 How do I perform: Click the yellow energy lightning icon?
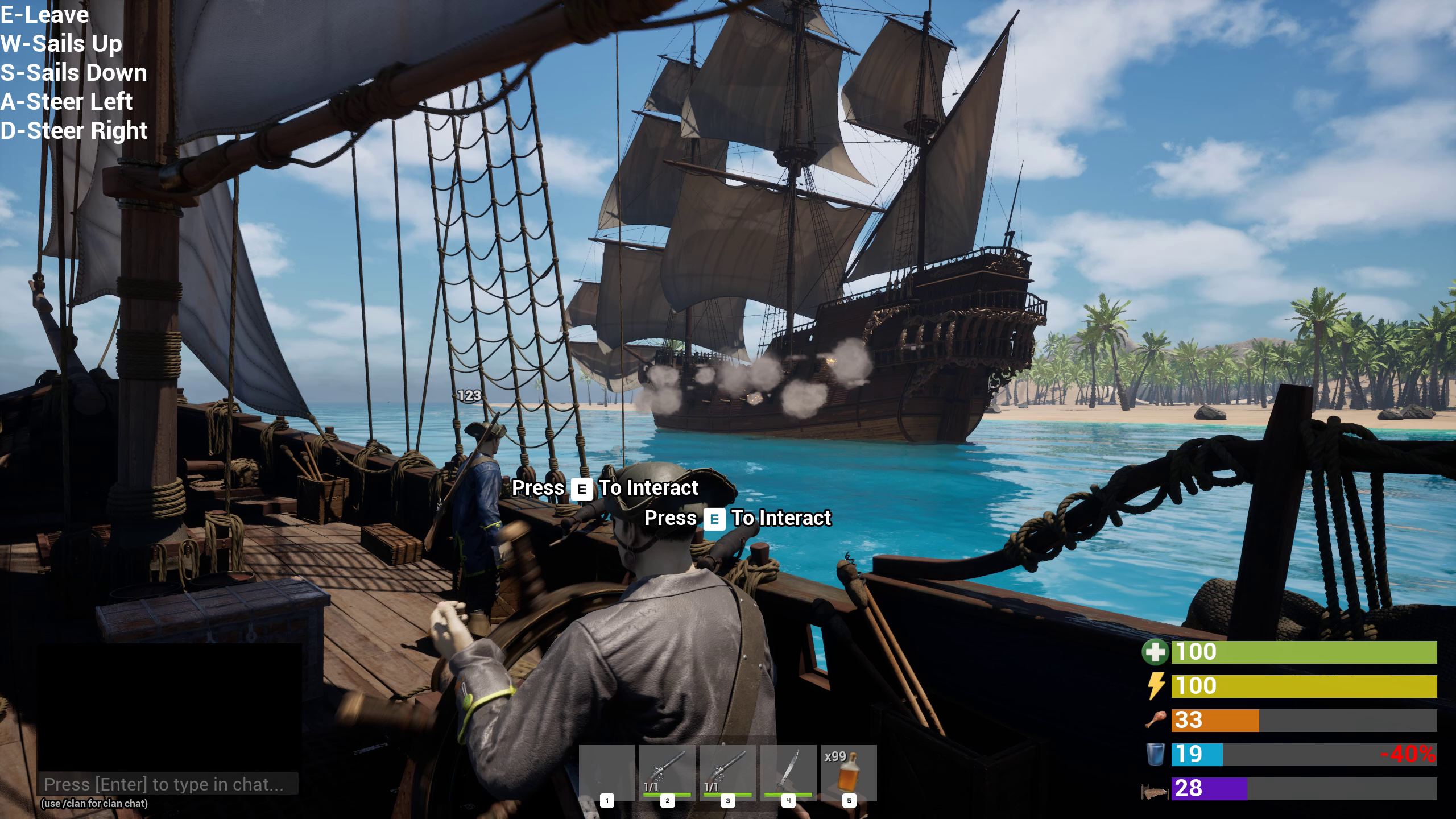pyautogui.click(x=1156, y=685)
